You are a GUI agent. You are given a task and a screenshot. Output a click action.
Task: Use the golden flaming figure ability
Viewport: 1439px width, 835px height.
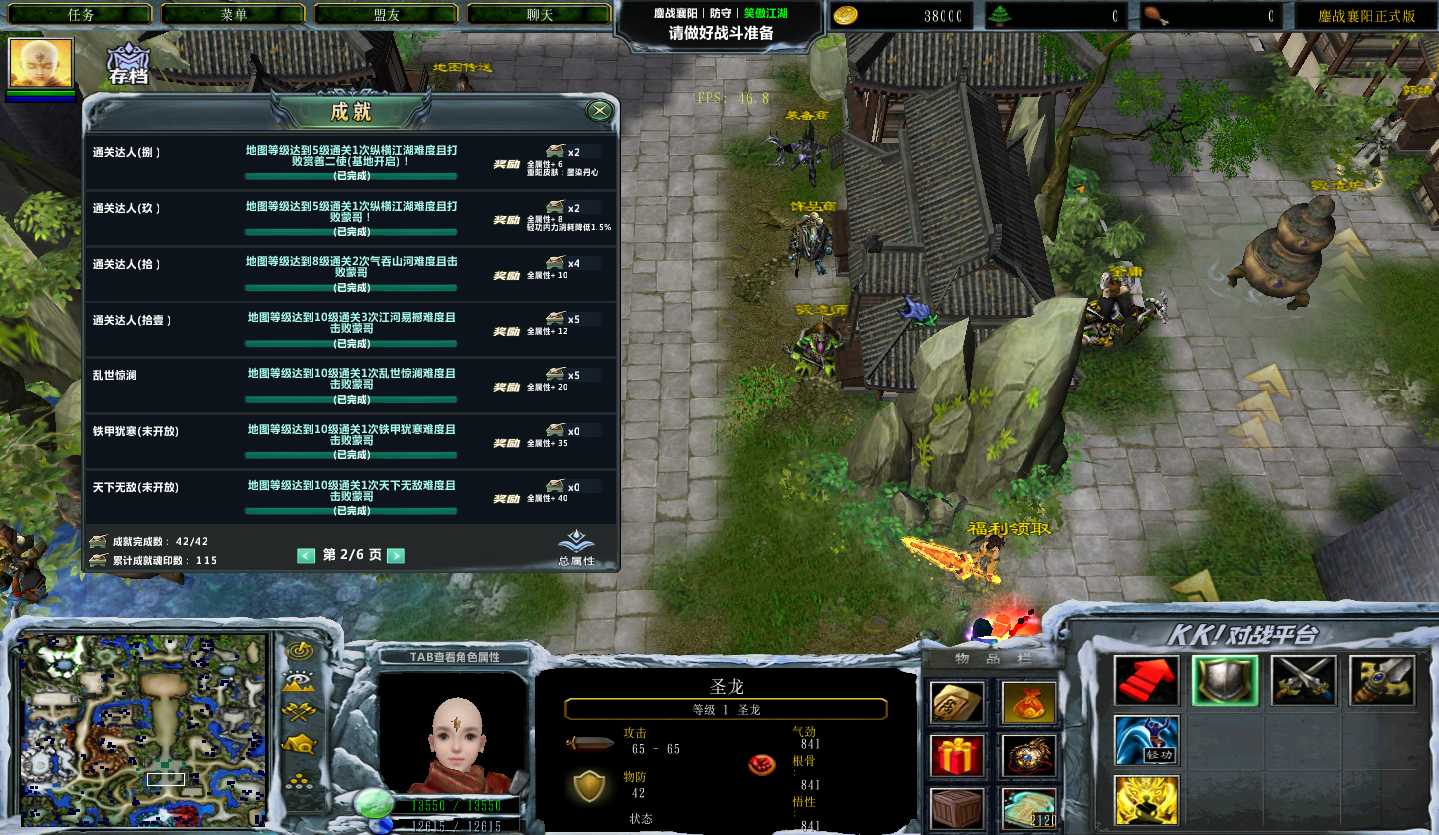click(x=1146, y=800)
